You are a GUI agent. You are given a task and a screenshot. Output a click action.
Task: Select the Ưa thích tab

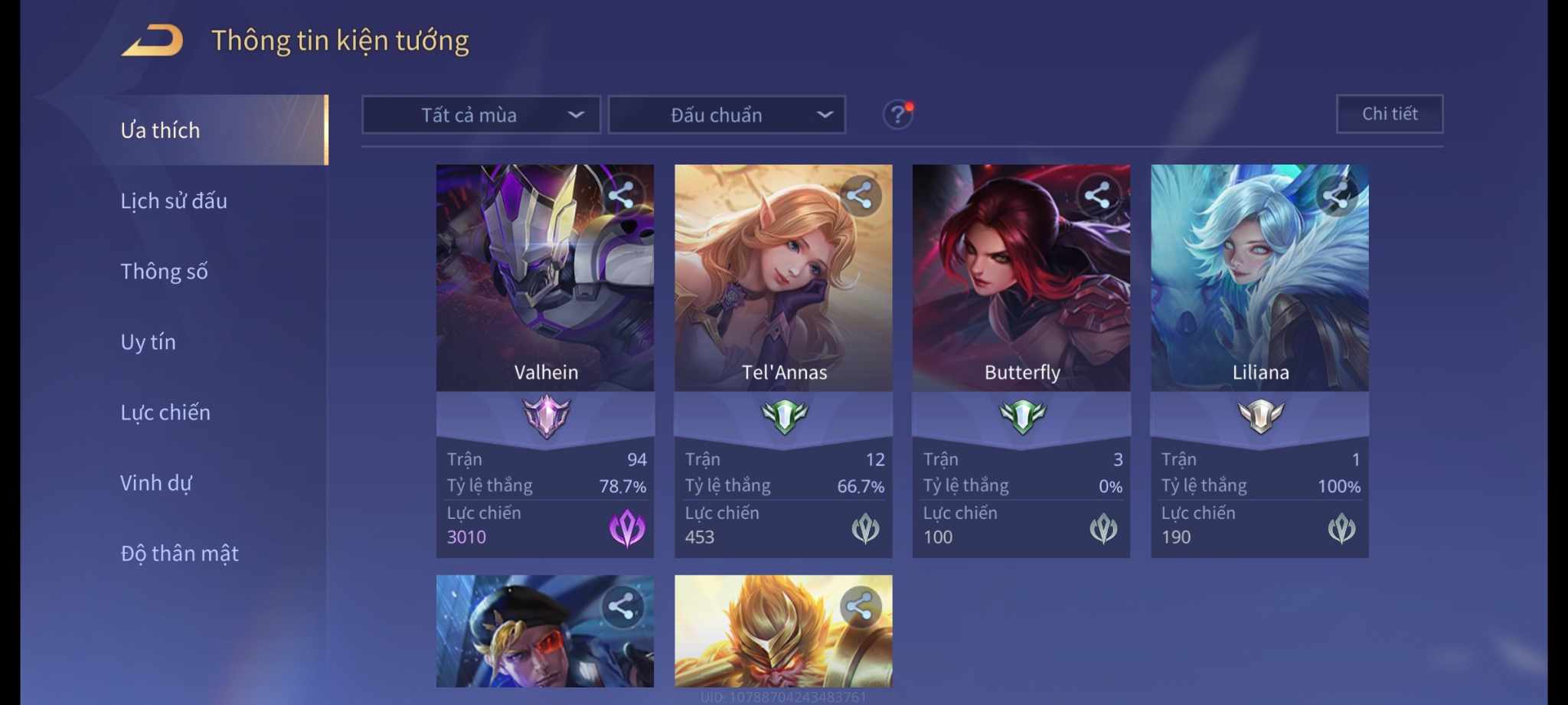(160, 130)
